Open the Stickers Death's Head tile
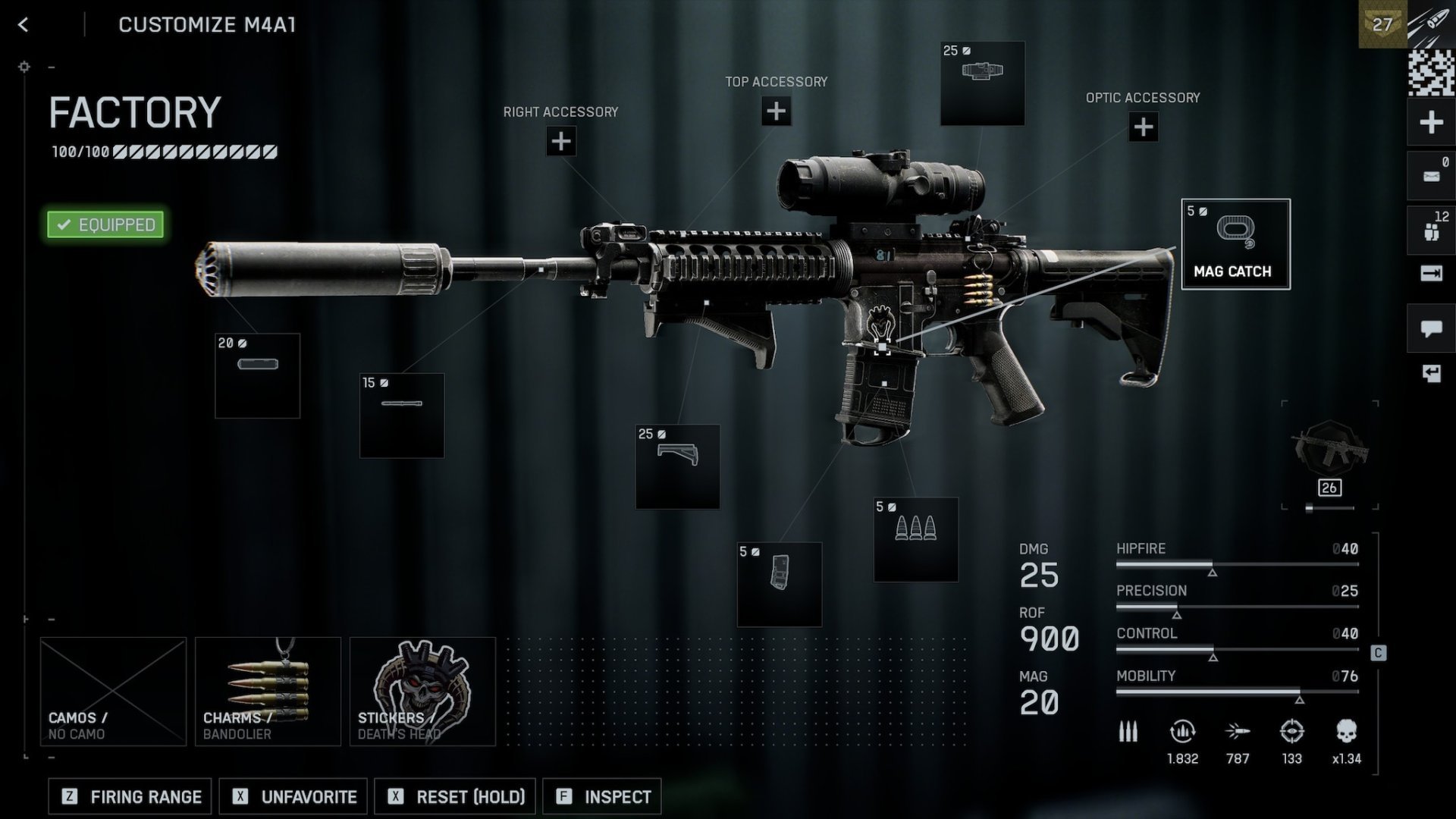 (x=422, y=691)
